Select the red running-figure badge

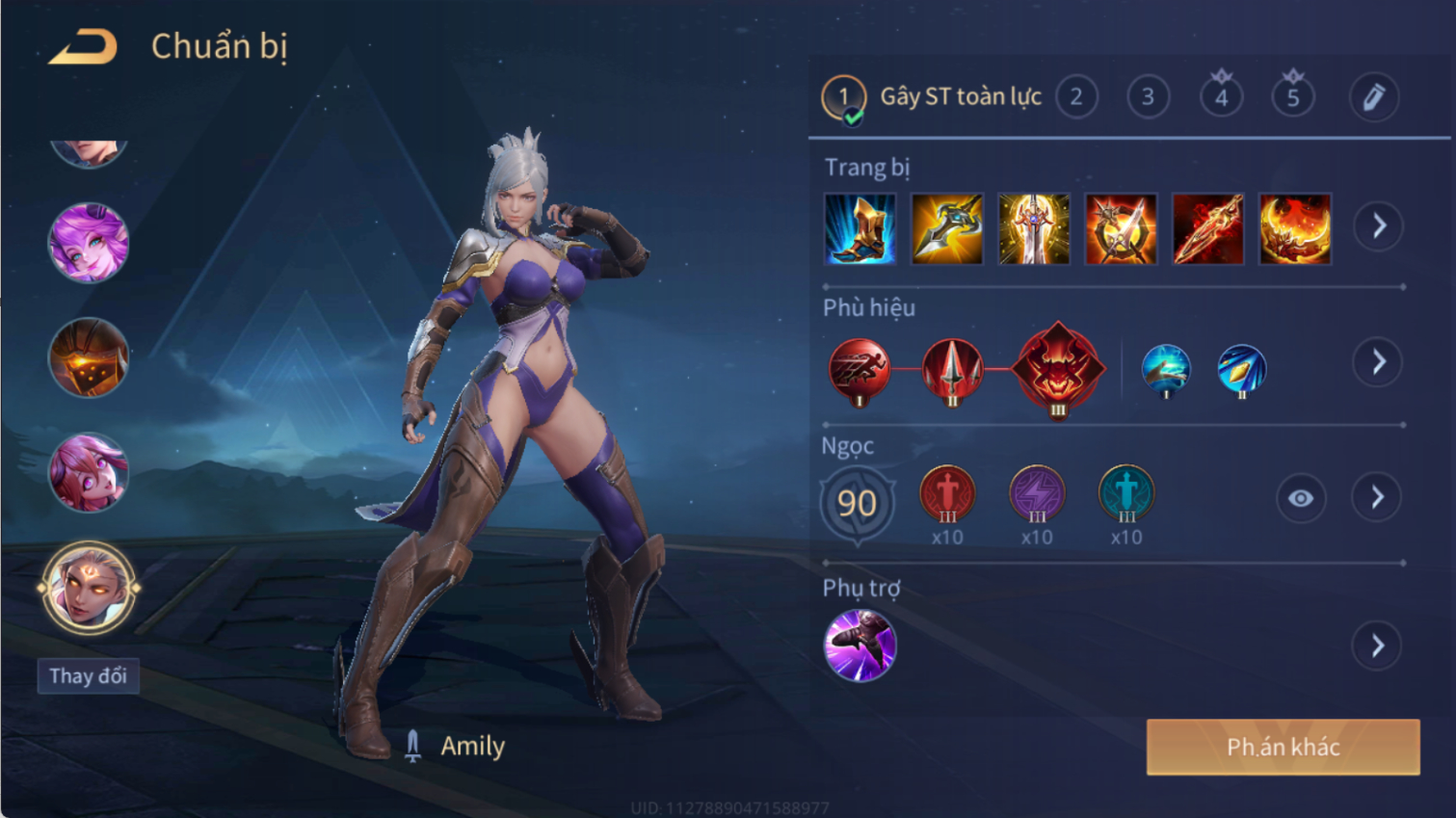859,370
